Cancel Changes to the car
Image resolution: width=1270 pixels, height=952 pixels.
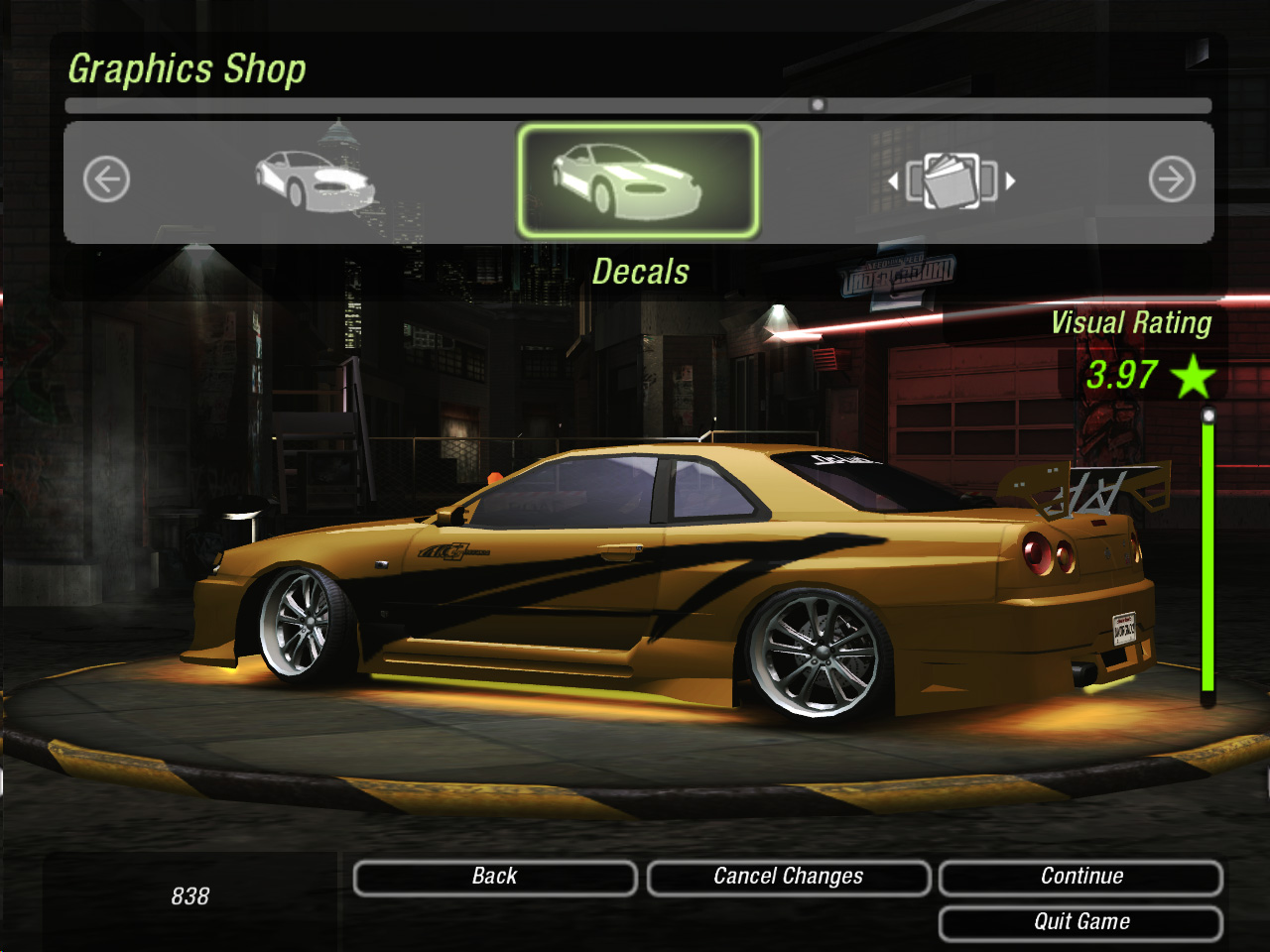click(788, 878)
